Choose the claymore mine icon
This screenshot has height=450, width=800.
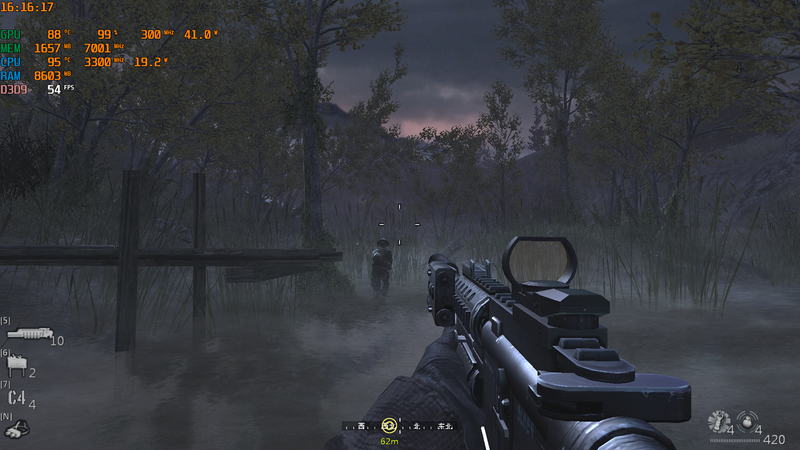[16, 367]
